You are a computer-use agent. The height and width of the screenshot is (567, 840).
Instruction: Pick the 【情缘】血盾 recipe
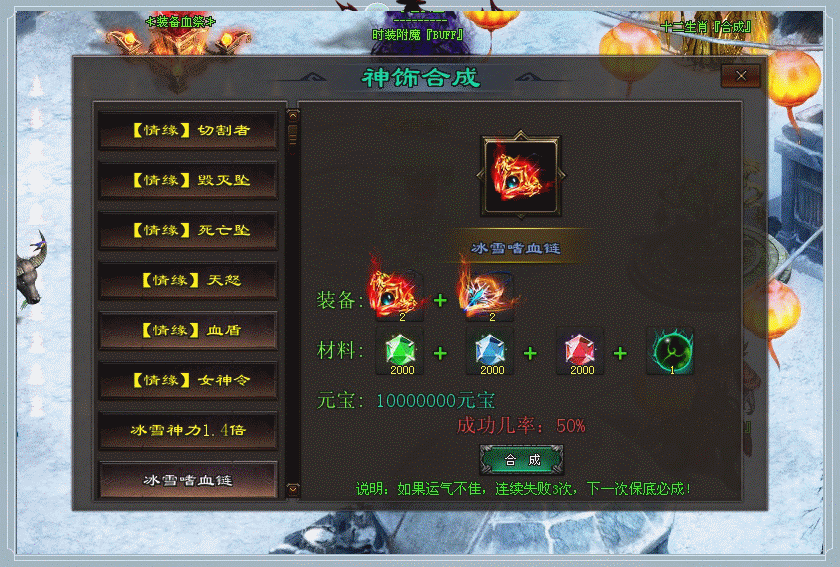point(188,330)
